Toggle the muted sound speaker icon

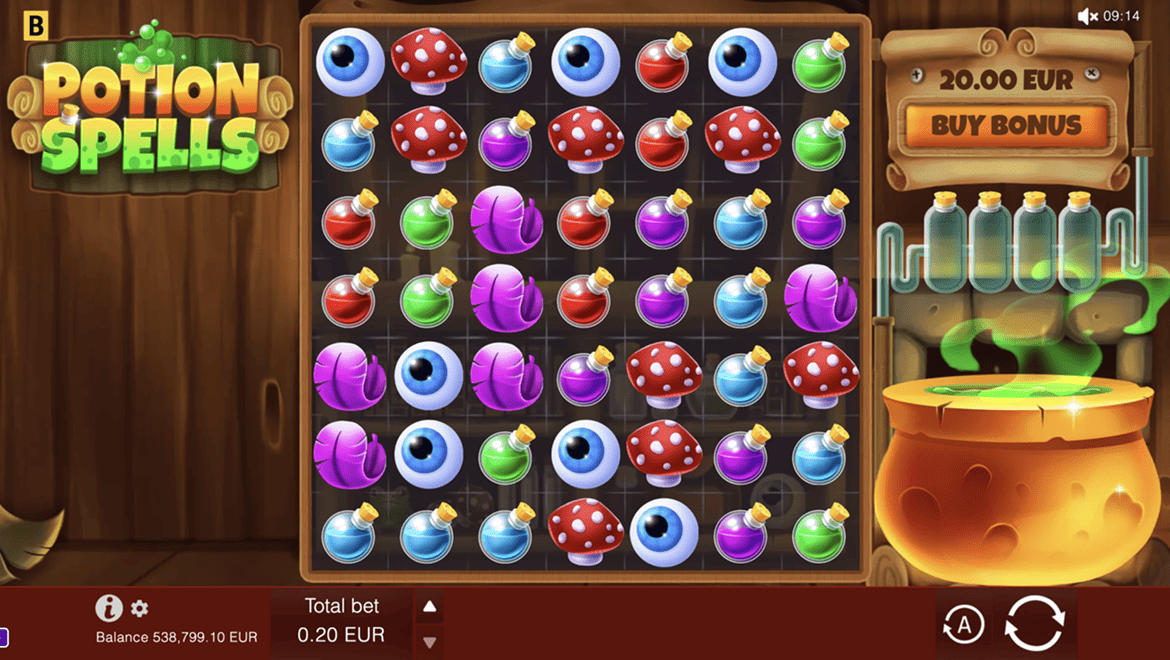pyautogui.click(x=1087, y=16)
